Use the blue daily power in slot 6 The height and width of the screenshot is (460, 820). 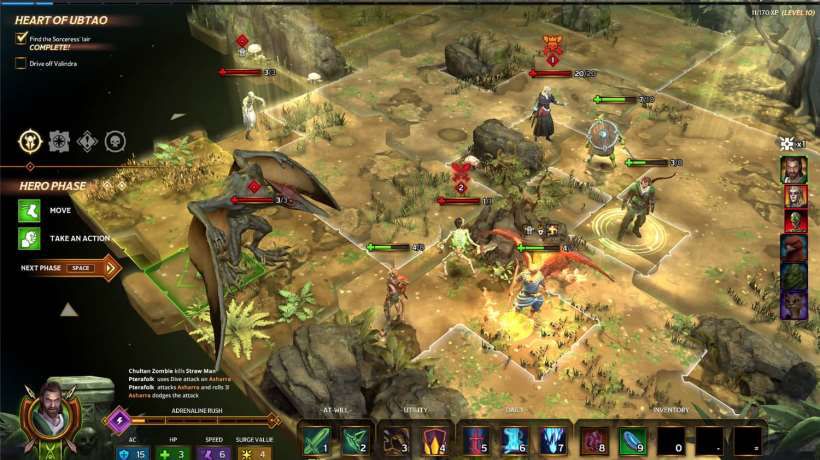coord(513,440)
